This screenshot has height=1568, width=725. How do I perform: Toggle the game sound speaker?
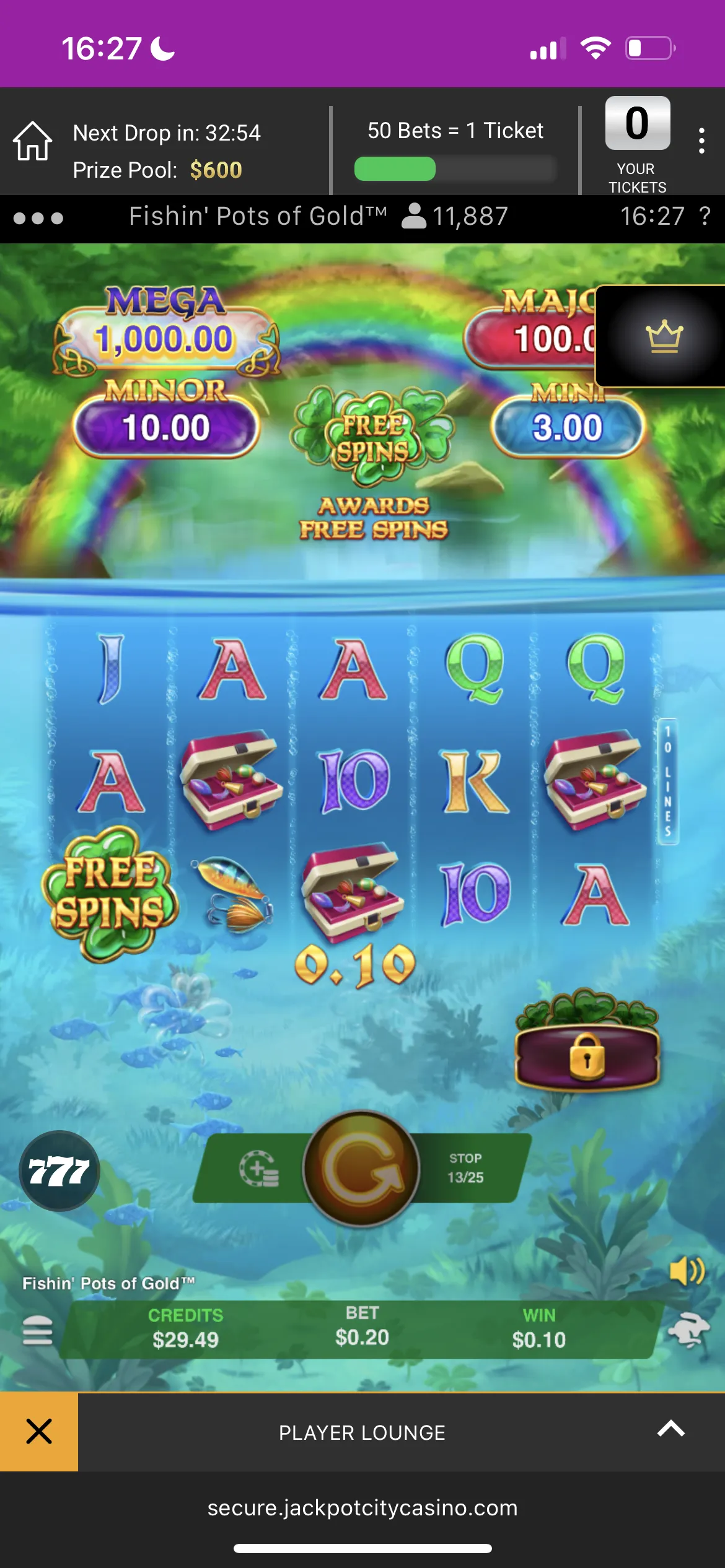[x=687, y=1272]
